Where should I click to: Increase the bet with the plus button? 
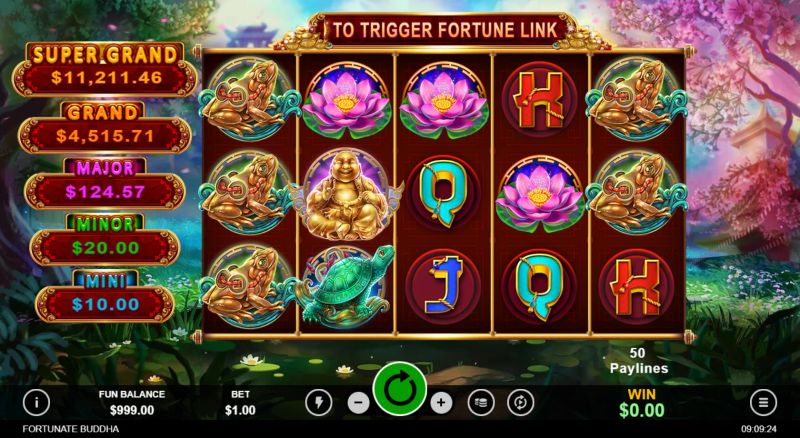442,402
